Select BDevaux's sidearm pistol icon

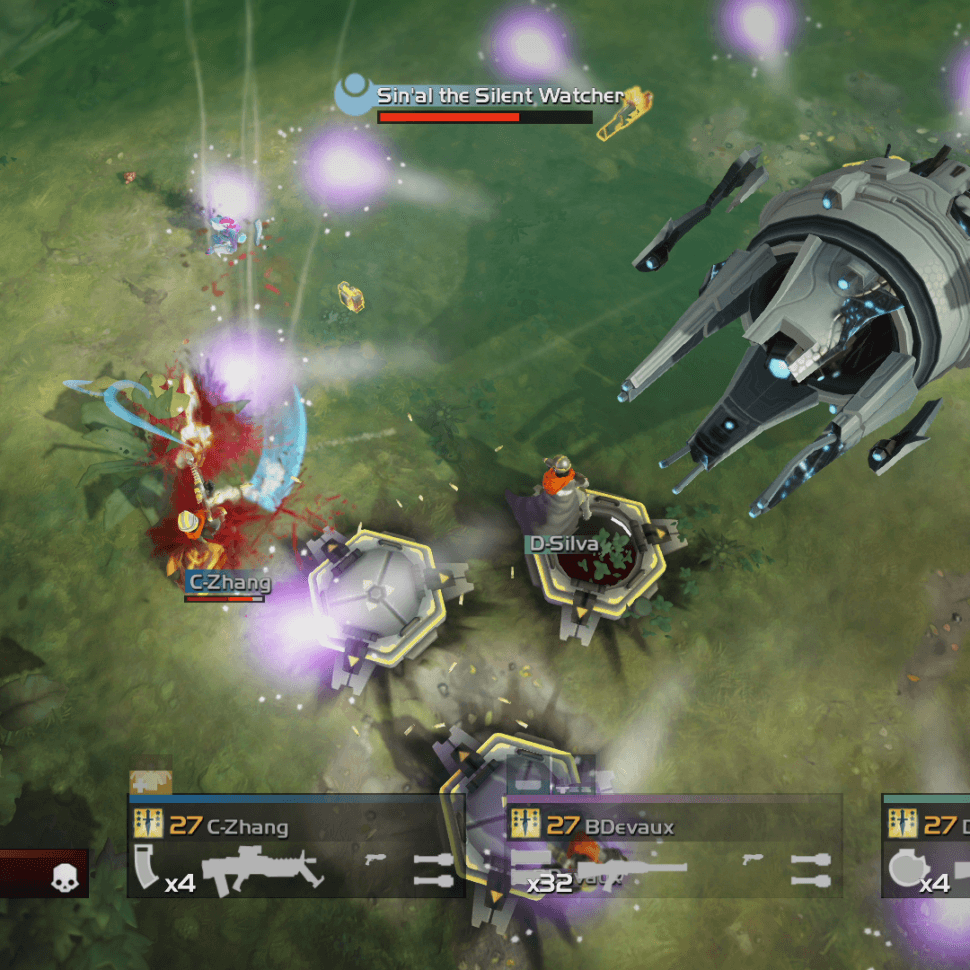point(752,859)
